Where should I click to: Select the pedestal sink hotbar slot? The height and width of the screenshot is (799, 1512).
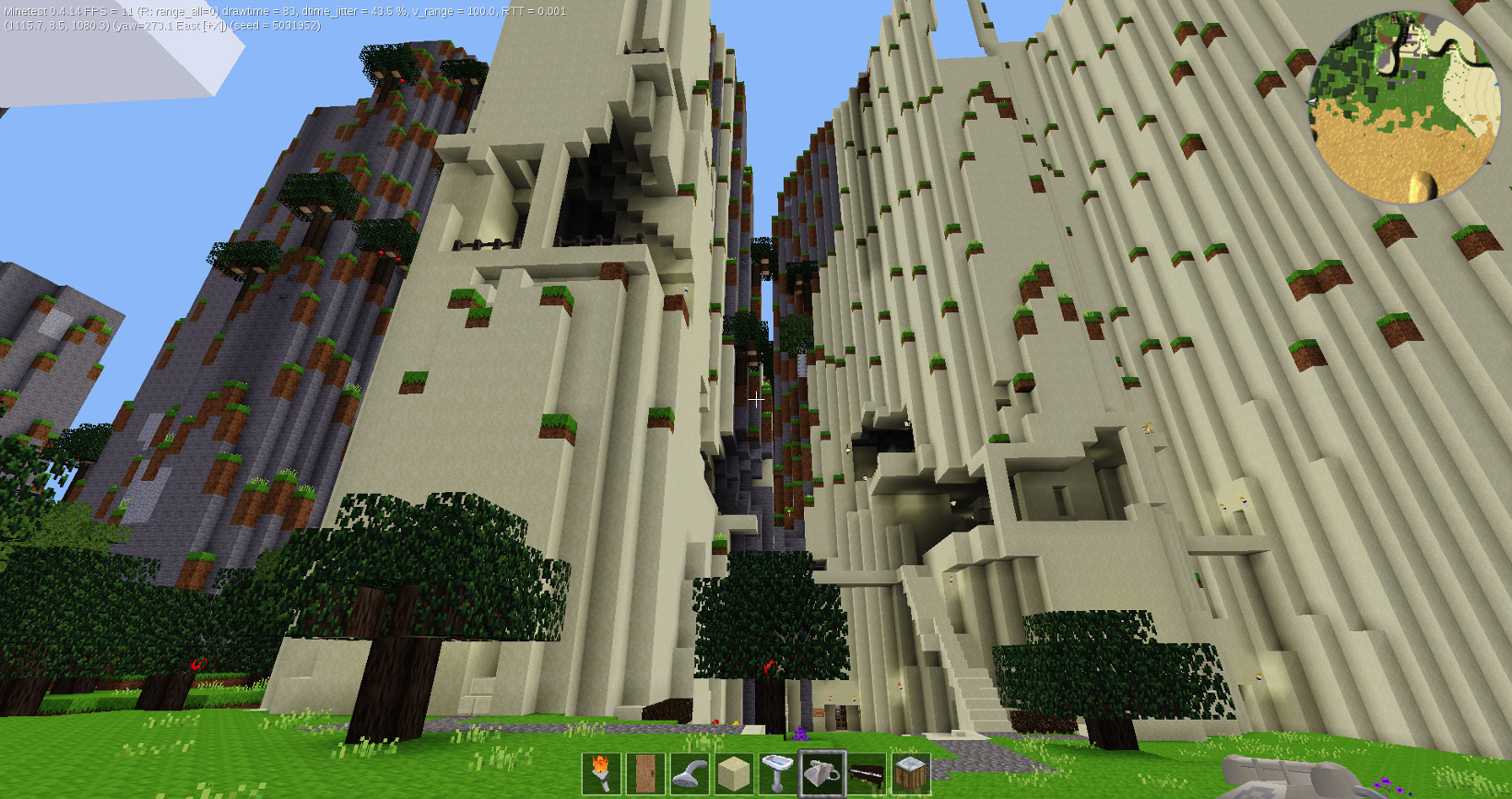778,773
